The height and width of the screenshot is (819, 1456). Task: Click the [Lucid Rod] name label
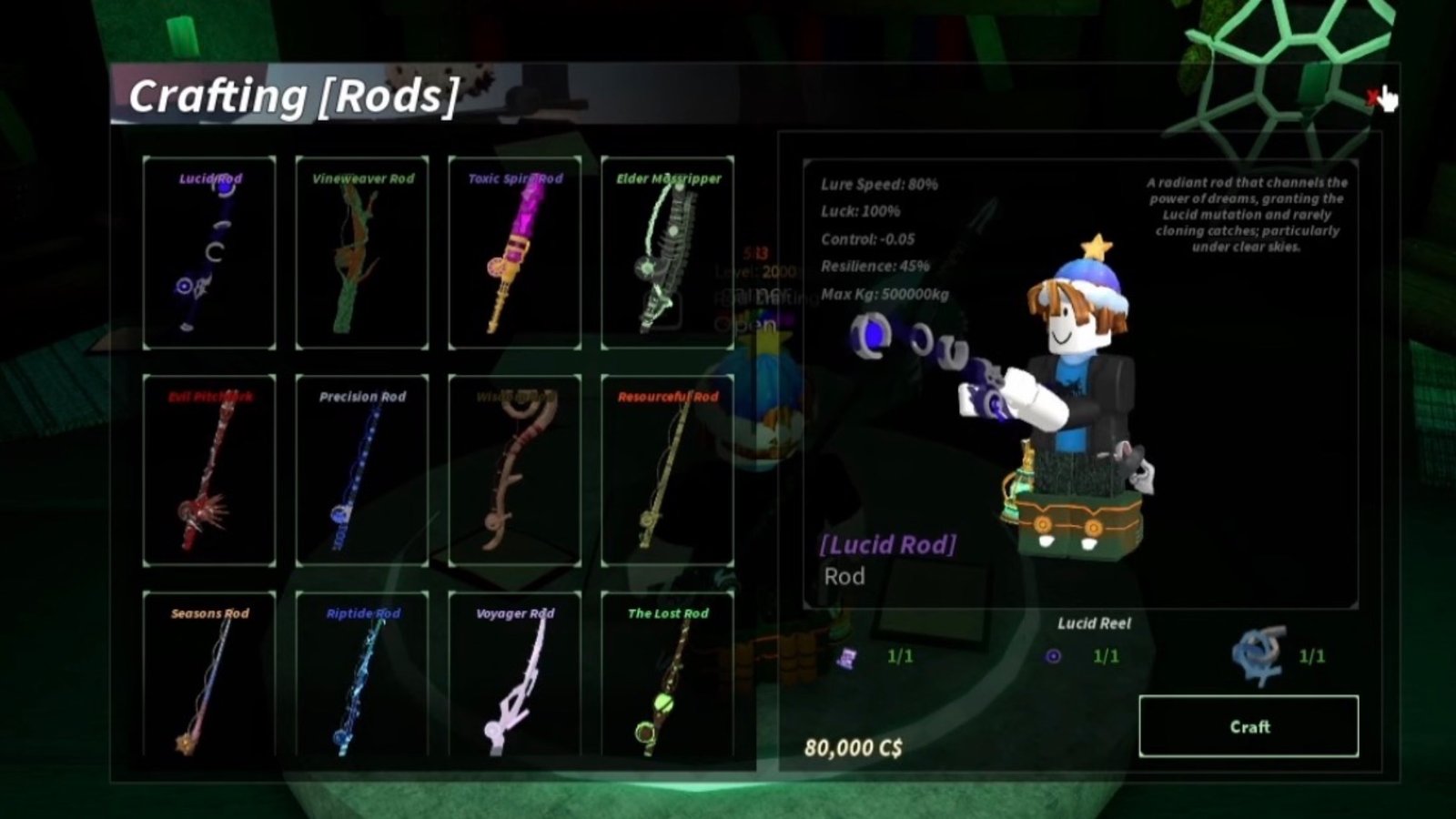point(887,545)
